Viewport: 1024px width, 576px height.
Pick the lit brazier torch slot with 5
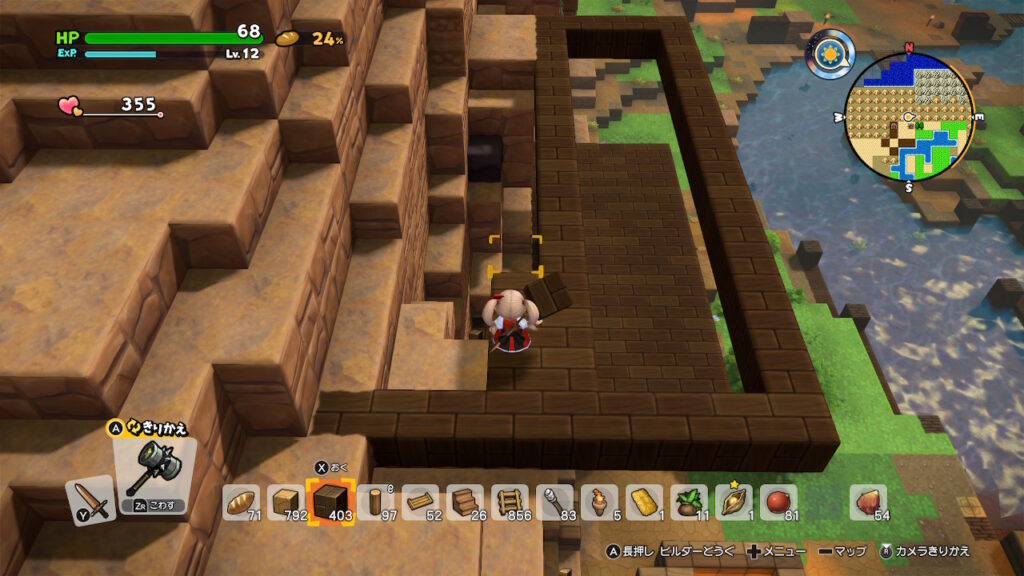[600, 502]
